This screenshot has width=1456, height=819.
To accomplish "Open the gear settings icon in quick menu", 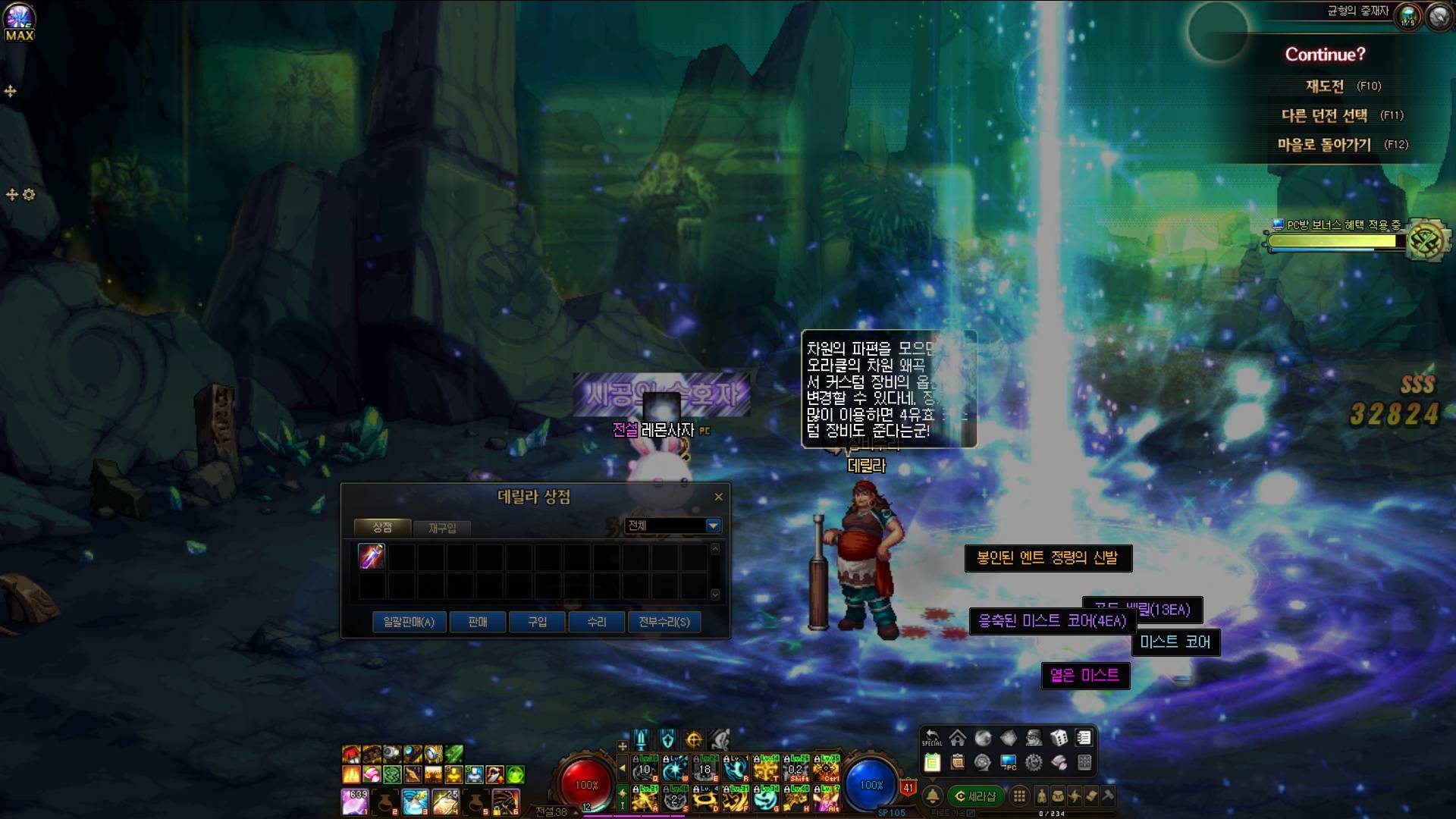I will 1034,763.
